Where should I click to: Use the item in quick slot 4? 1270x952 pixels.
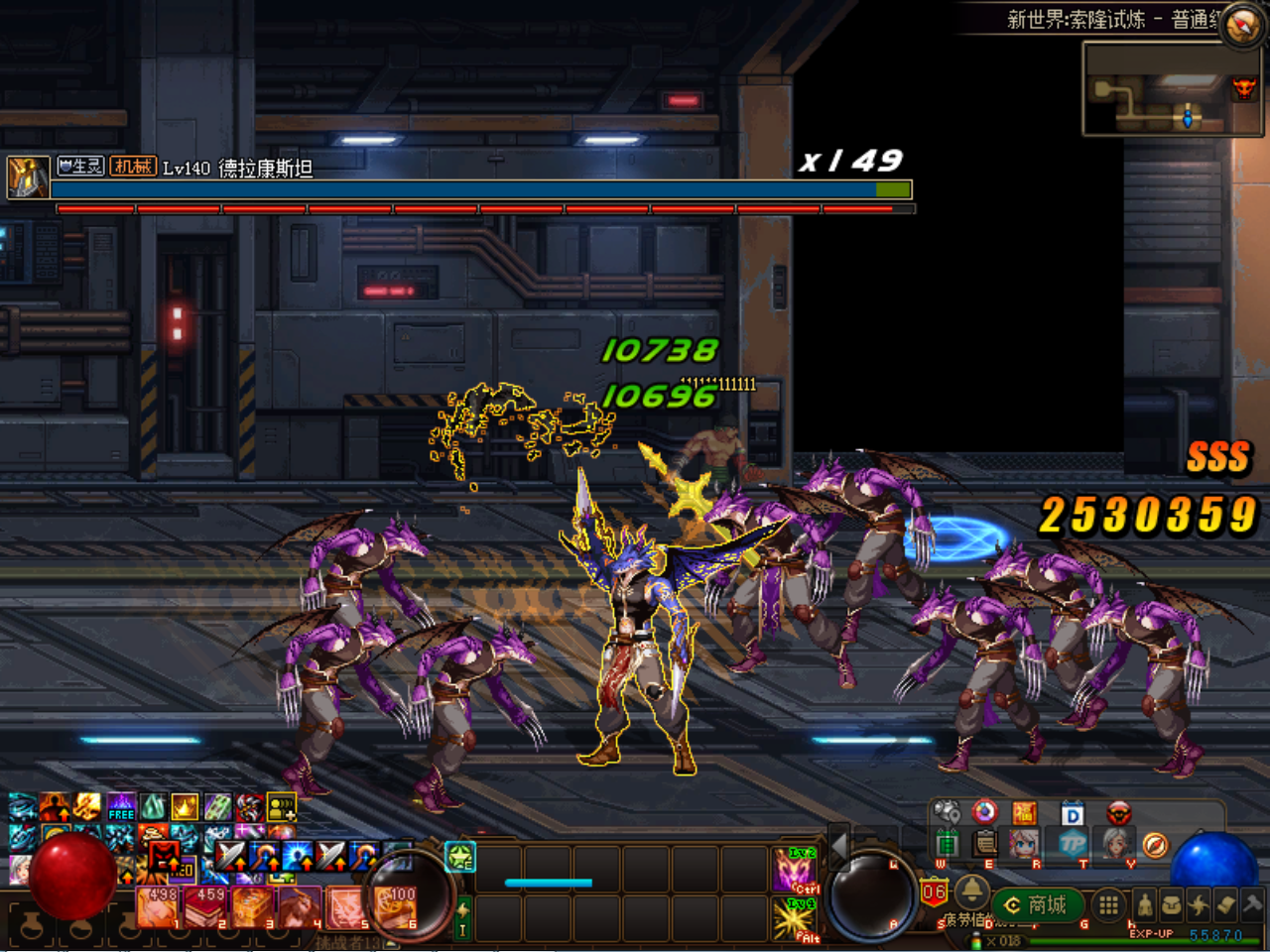pos(302,907)
